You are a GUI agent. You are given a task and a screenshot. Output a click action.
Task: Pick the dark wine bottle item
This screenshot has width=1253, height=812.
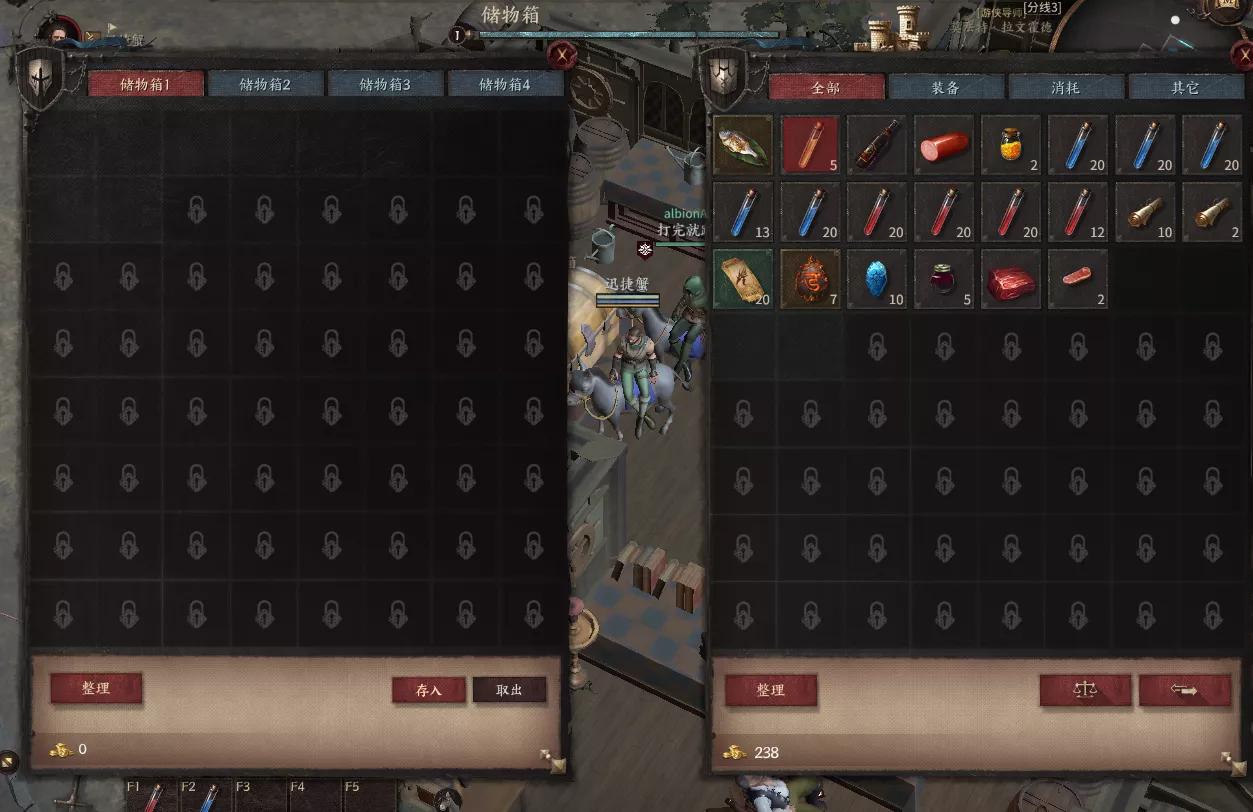point(877,145)
